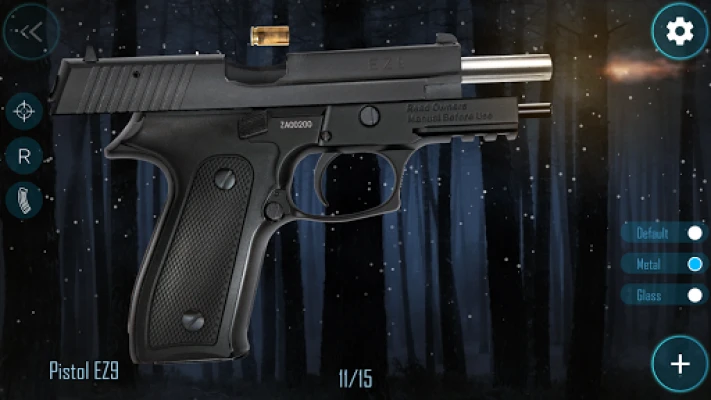The width and height of the screenshot is (711, 400).
Task: Open the gear settings menu
Action: click(680, 31)
